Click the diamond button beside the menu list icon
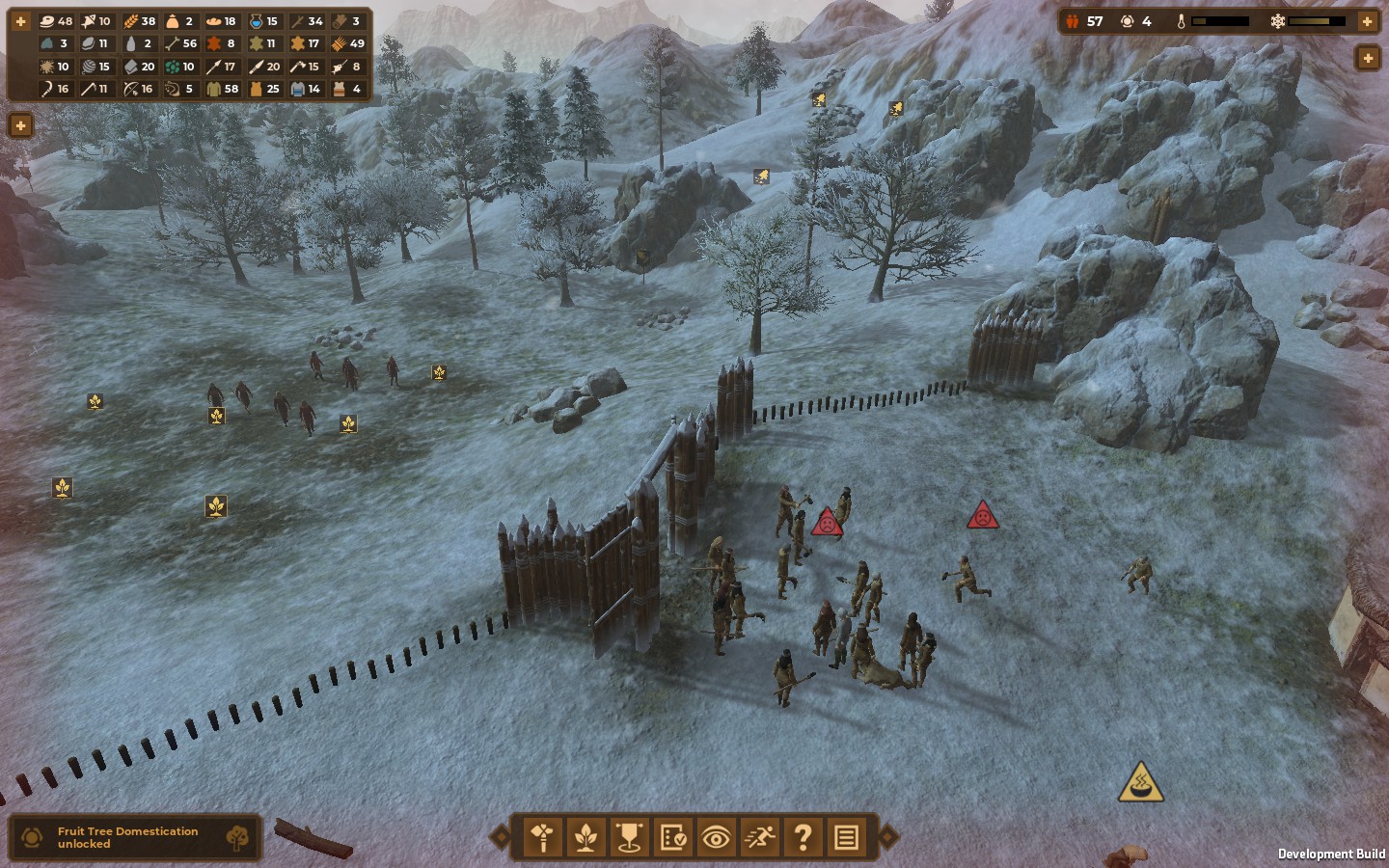Image resolution: width=1389 pixels, height=868 pixels. point(888,836)
